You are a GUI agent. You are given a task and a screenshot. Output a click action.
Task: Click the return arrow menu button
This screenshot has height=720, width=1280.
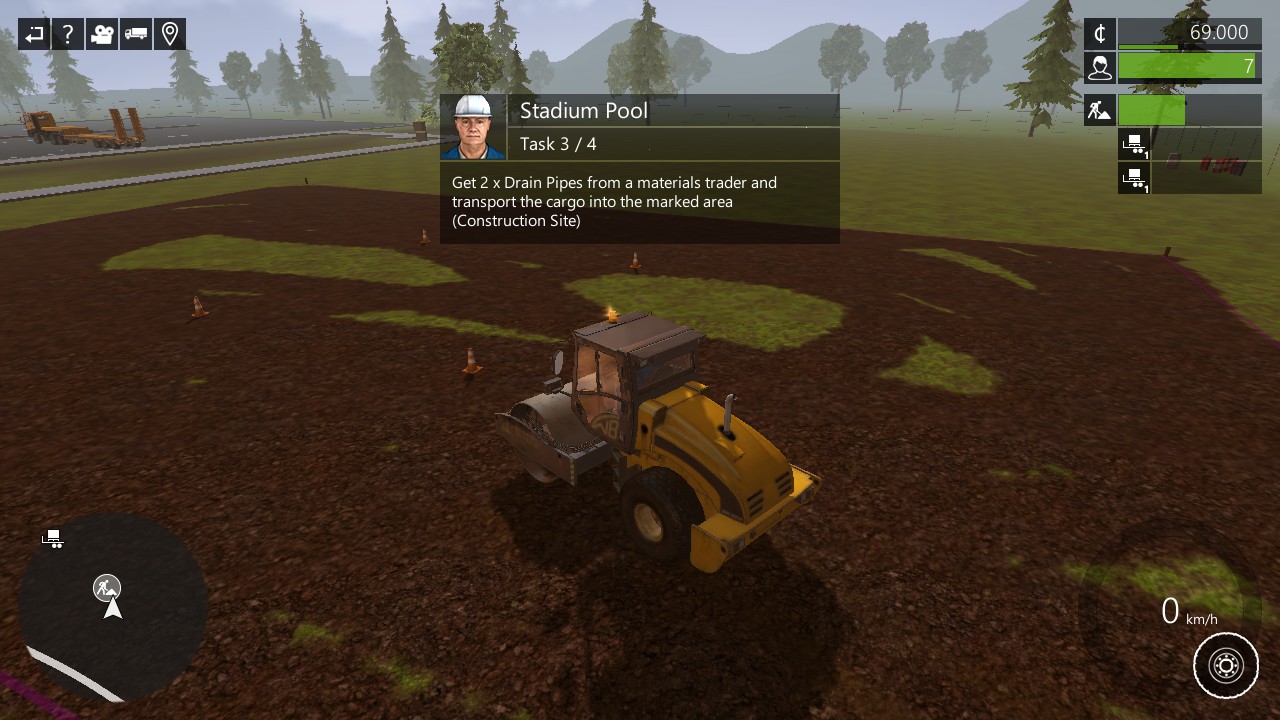(x=34, y=34)
